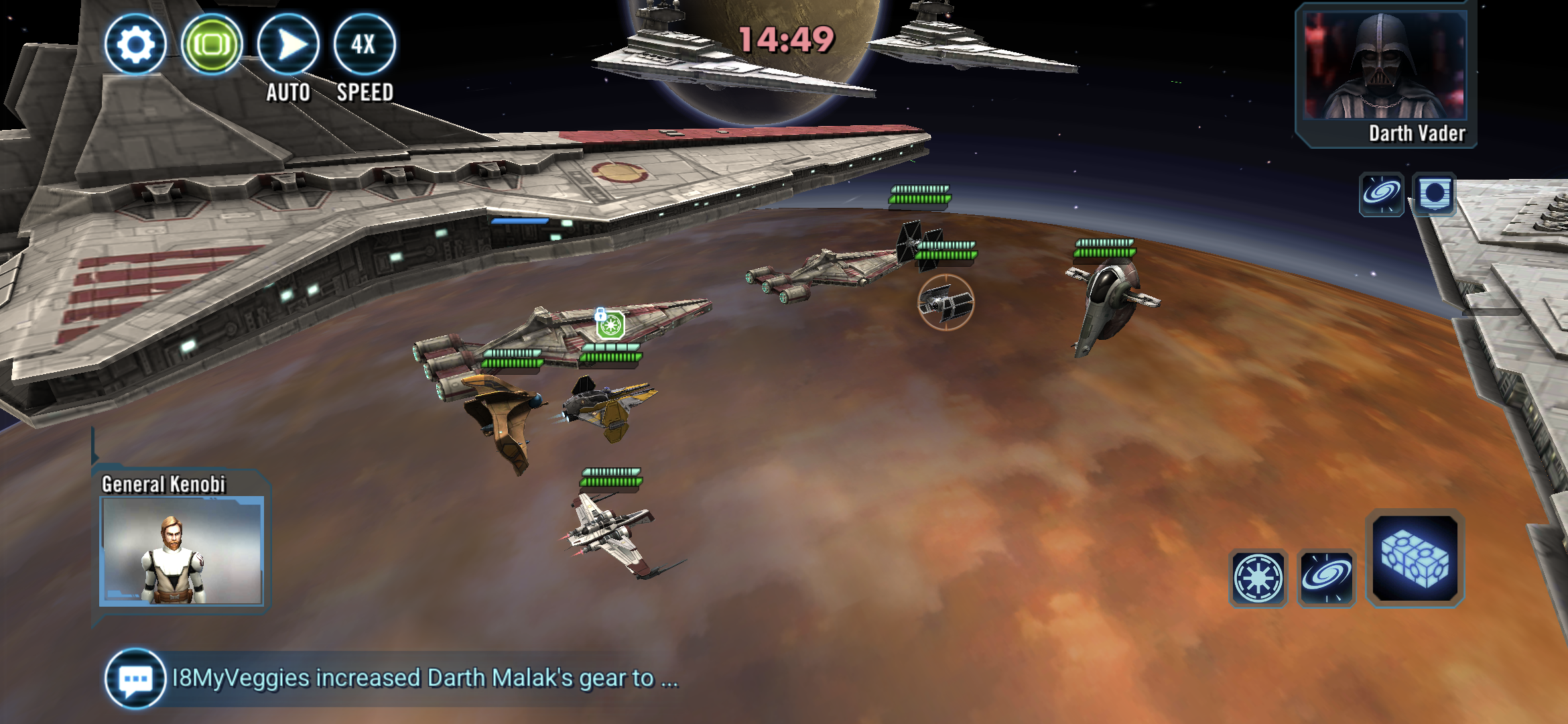1568x724 pixels.
Task: Use the blue cube ability
Action: pyautogui.click(x=1415, y=558)
